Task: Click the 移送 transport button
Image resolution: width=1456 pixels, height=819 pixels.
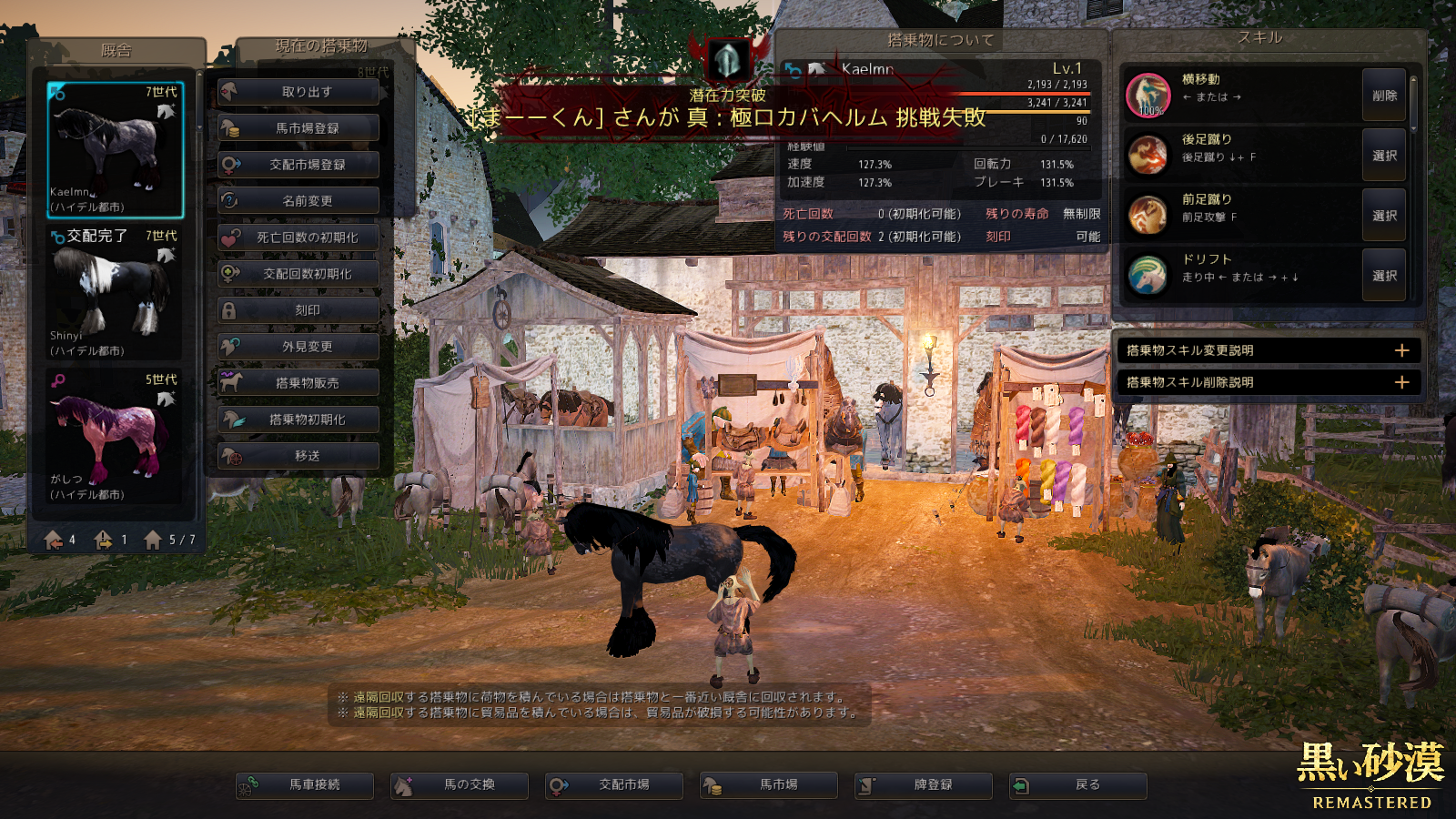Action: point(298,456)
